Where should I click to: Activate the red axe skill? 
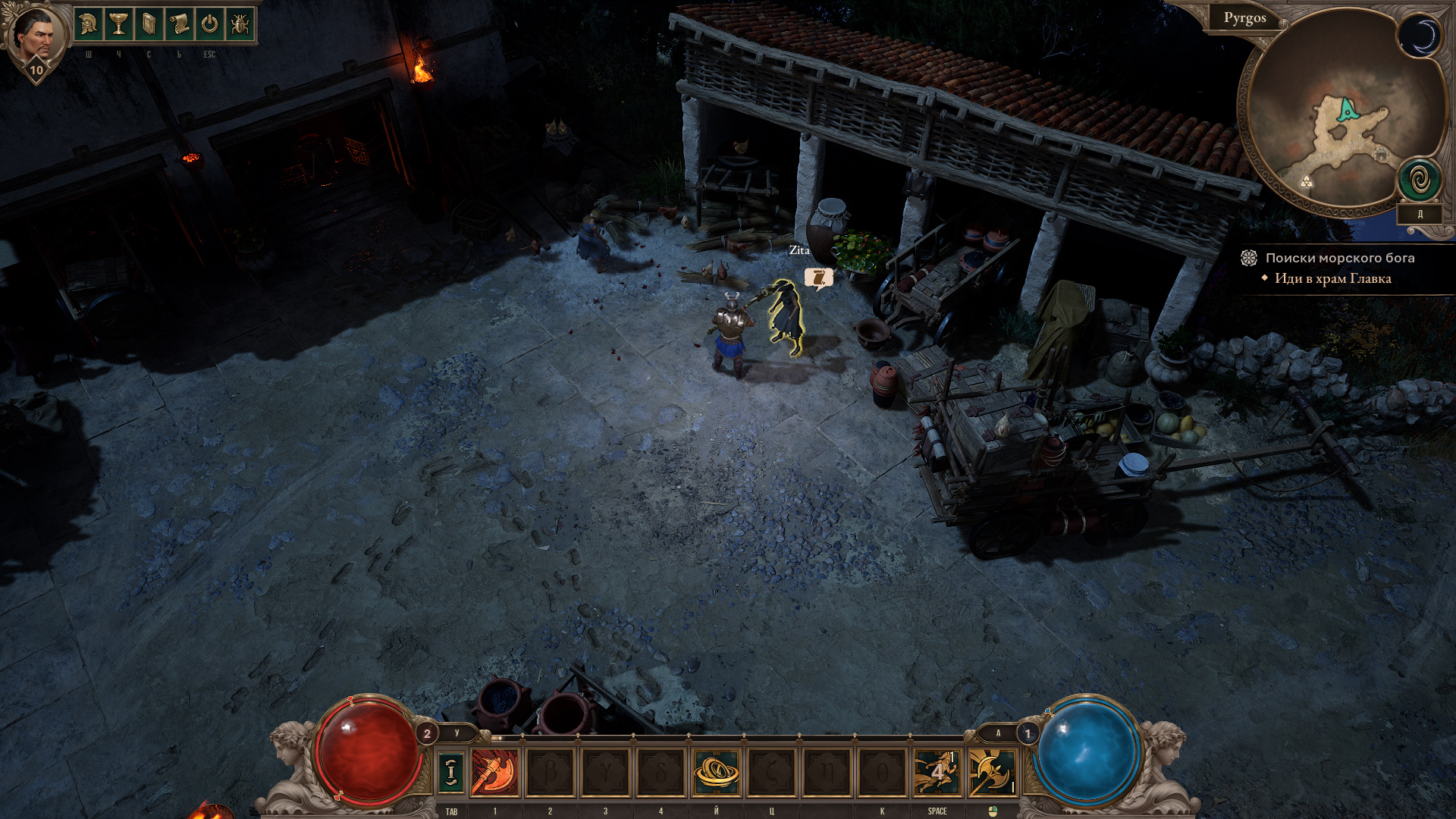(x=494, y=772)
